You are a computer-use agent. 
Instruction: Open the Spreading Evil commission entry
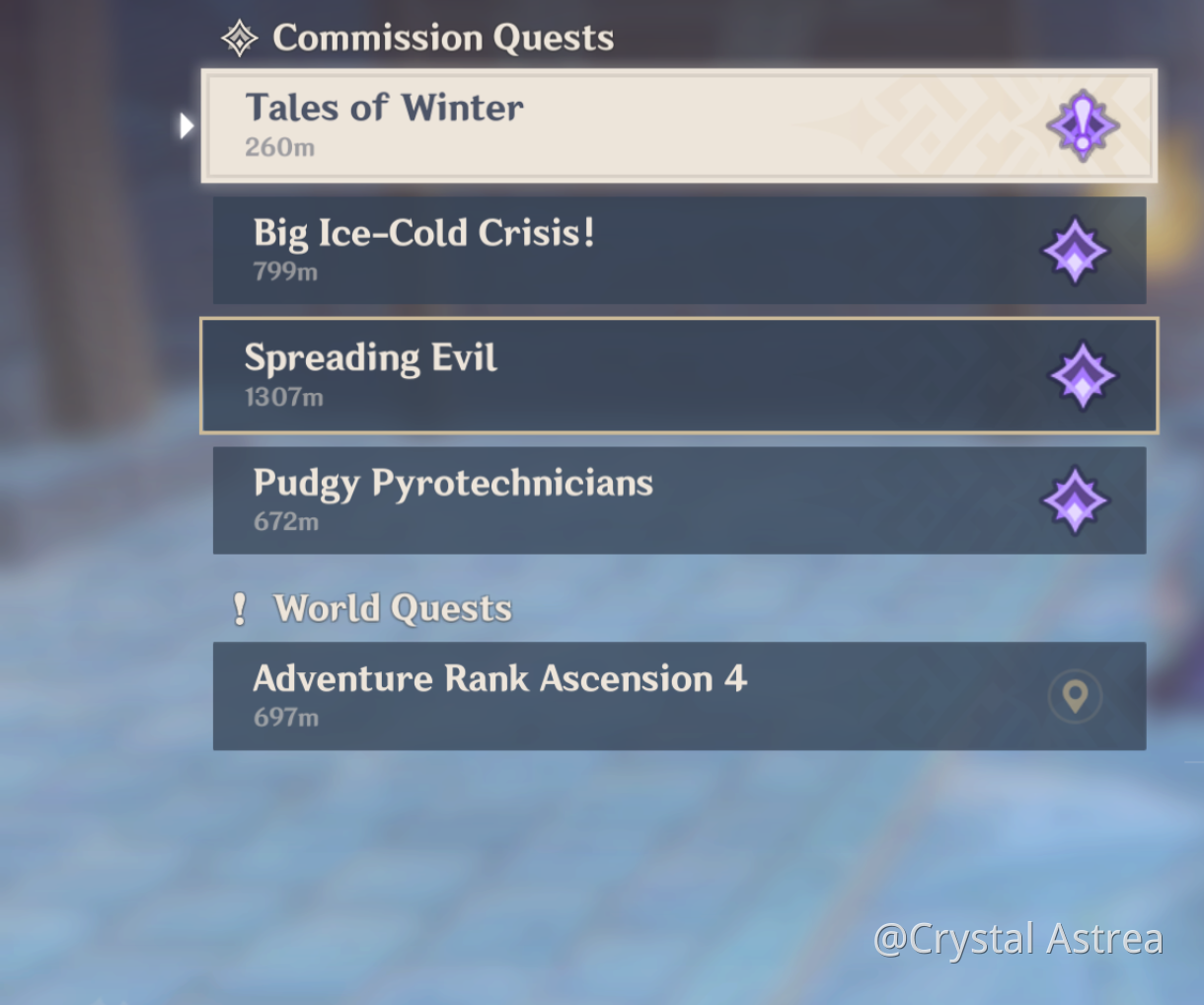tap(592, 375)
